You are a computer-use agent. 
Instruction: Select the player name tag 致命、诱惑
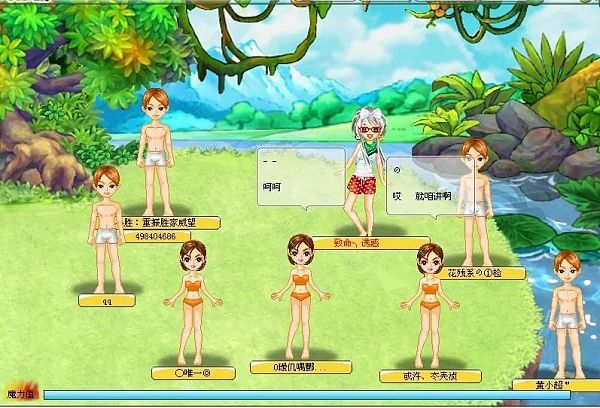click(356, 242)
